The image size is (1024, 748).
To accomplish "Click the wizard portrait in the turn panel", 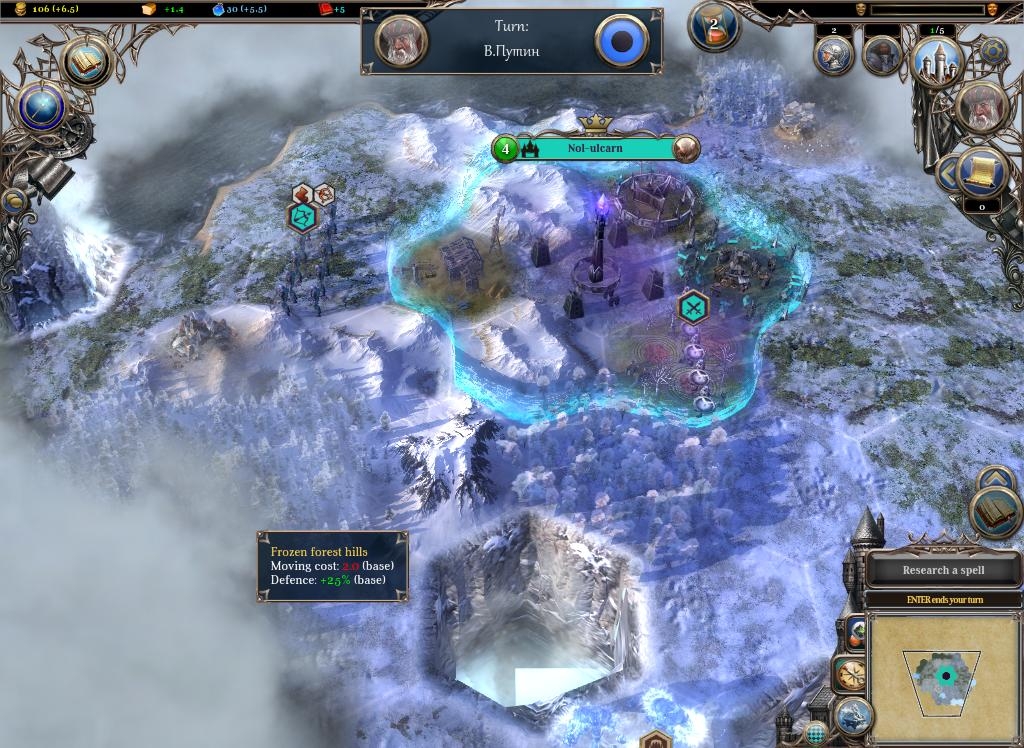I will 402,41.
